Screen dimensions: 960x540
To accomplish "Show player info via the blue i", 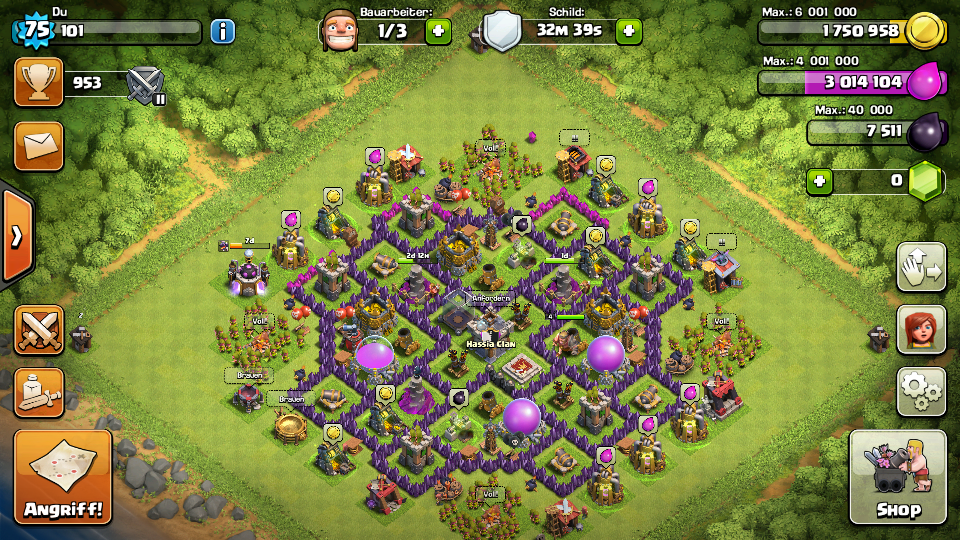I will (x=222, y=31).
